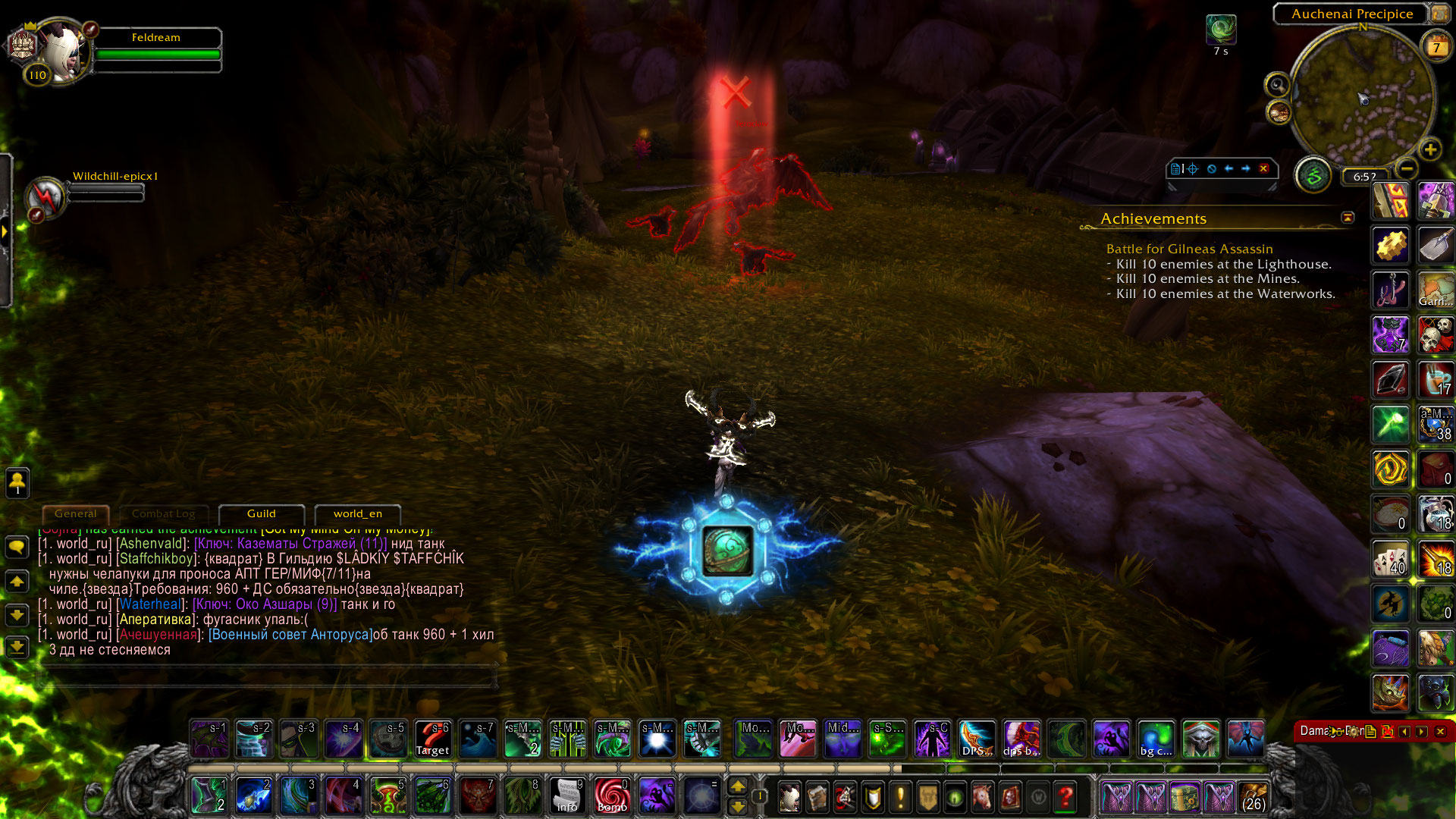Viewport: 1456px width, 819px height.
Task: Select the Combat Log tab
Action: 163,514
